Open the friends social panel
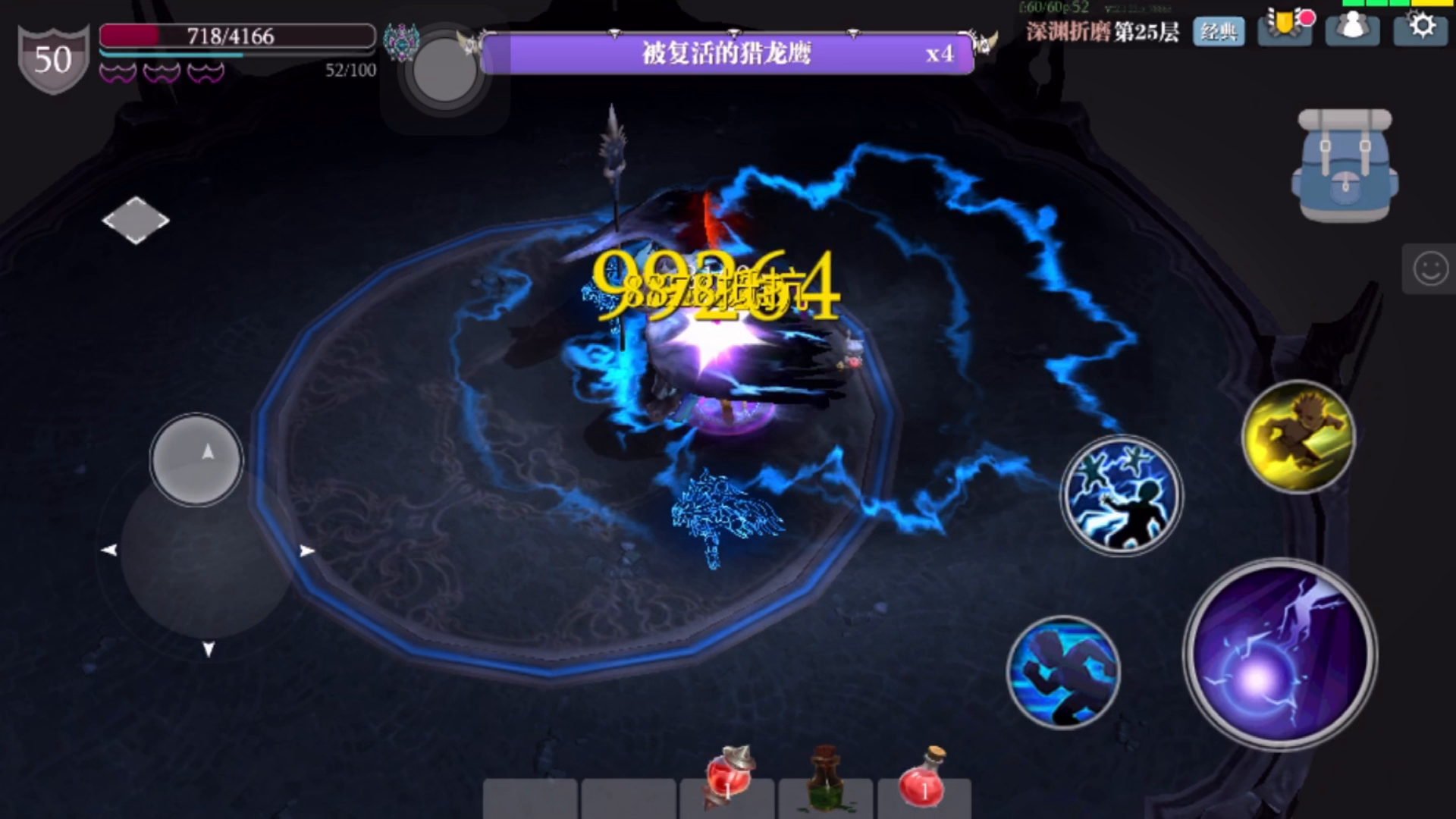1456x819 pixels. tap(1352, 30)
